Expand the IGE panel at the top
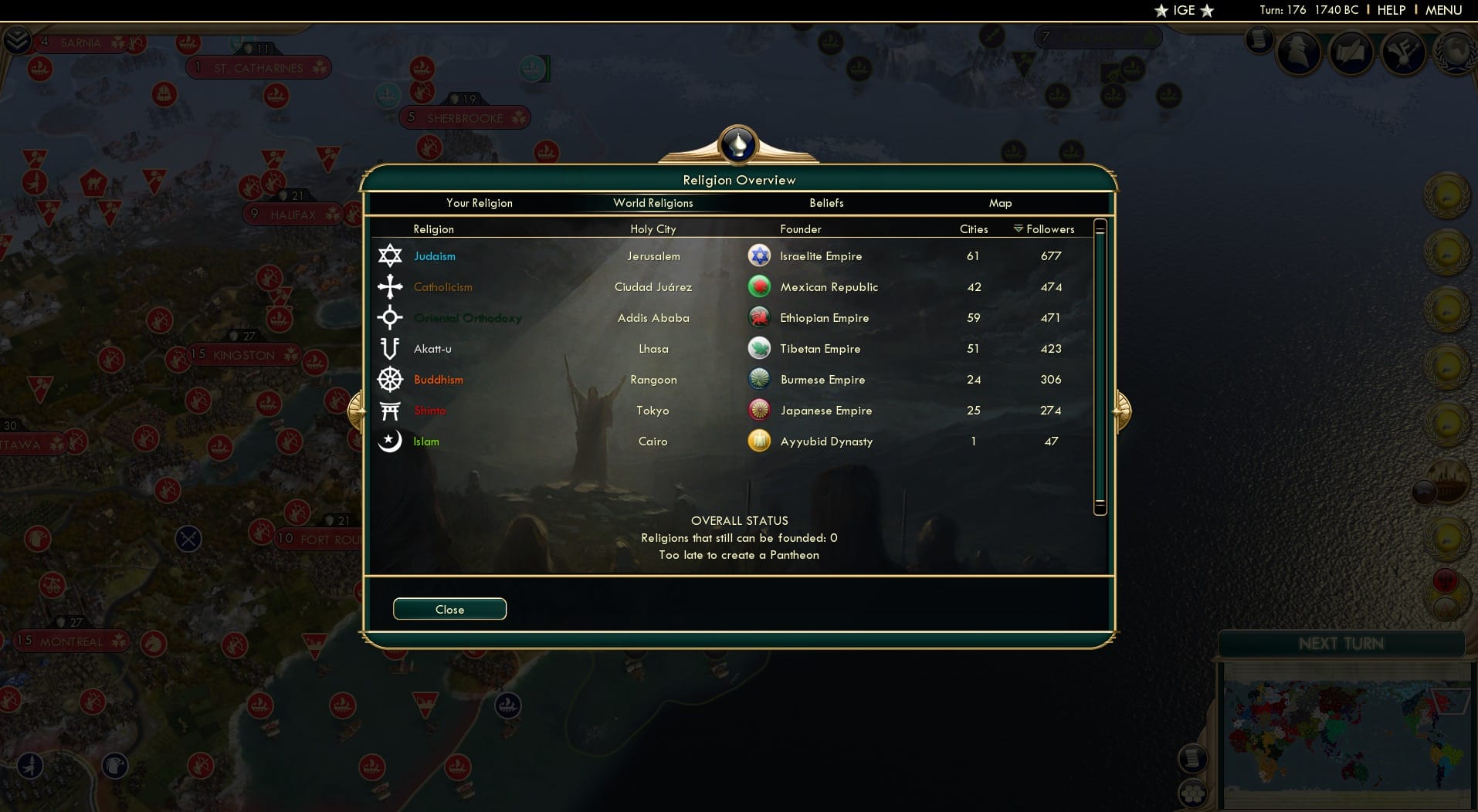This screenshot has height=812, width=1478. [1184, 10]
